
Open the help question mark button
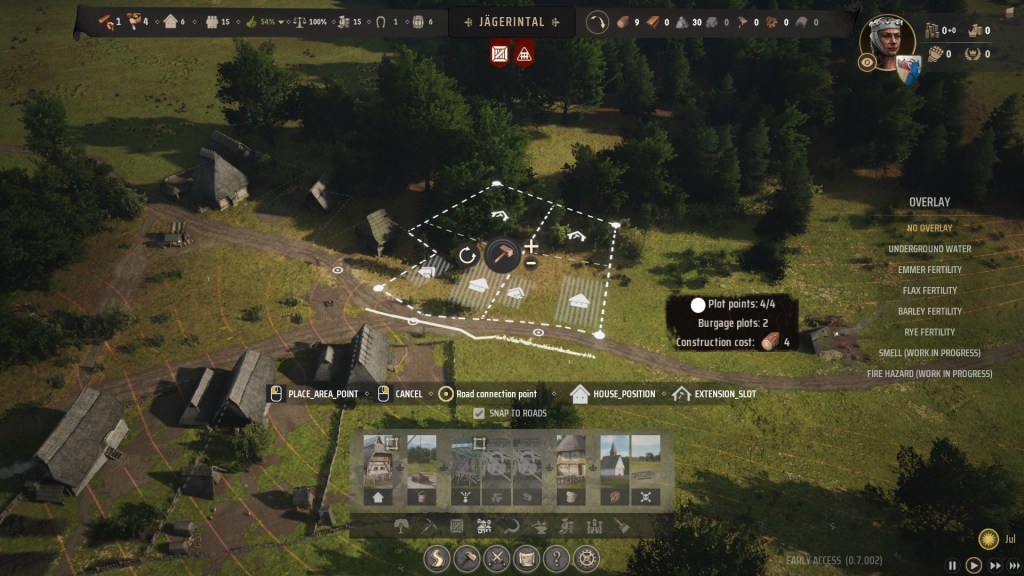[x=556, y=559]
